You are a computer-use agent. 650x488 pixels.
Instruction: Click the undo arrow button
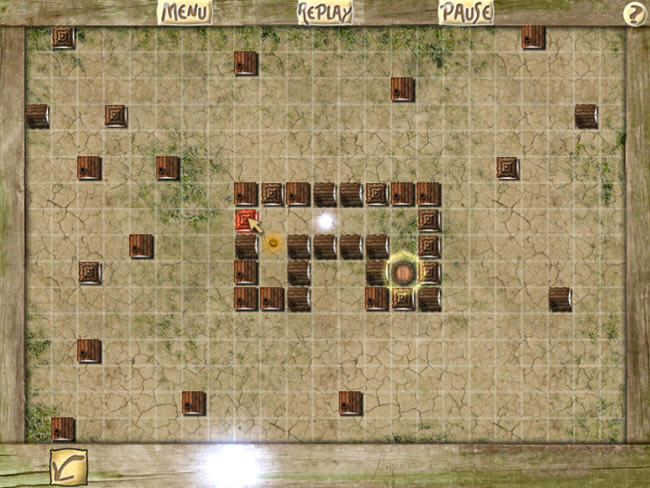pyautogui.click(x=69, y=466)
